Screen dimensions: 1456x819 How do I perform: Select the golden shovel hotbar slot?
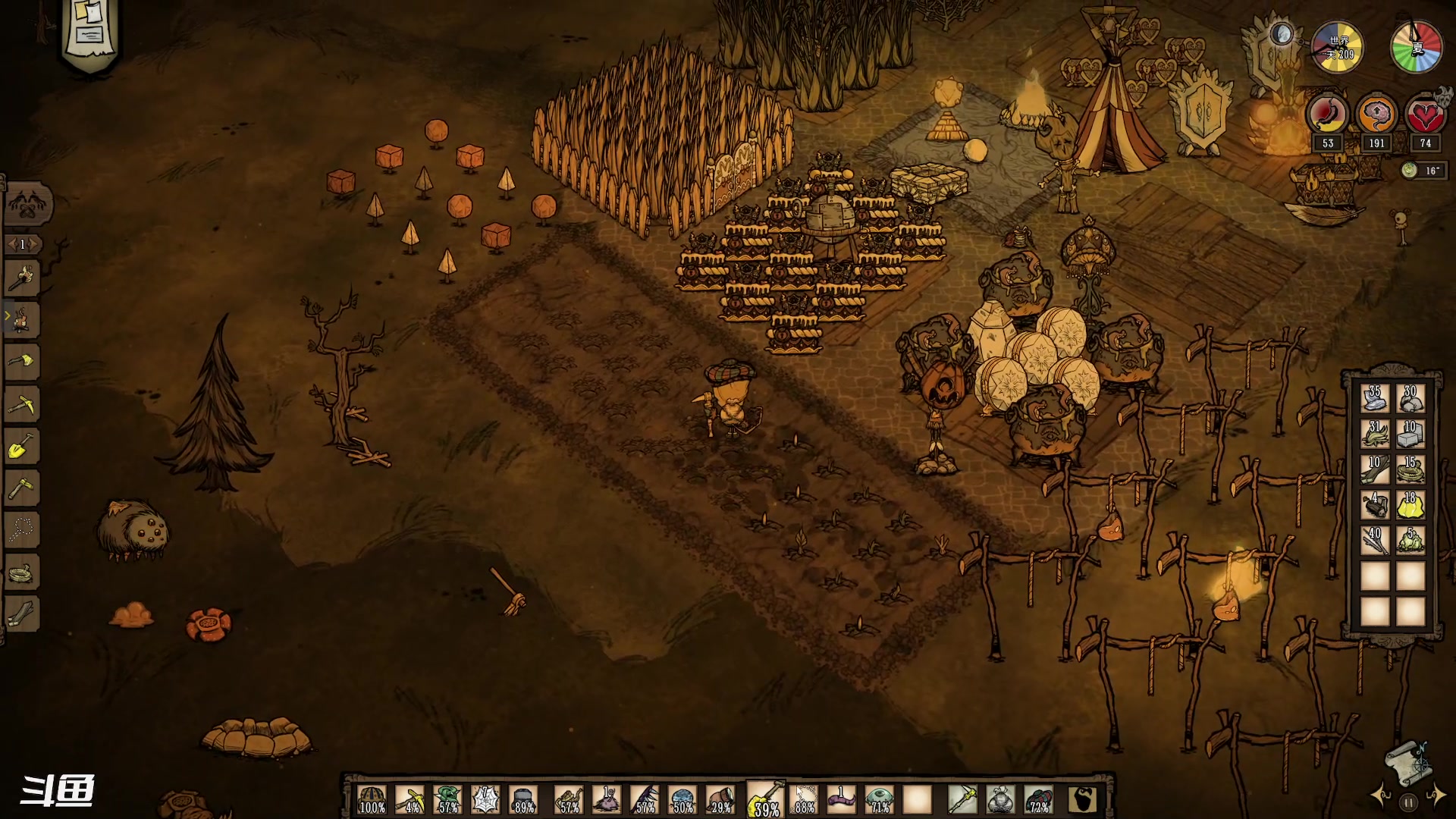(764, 799)
